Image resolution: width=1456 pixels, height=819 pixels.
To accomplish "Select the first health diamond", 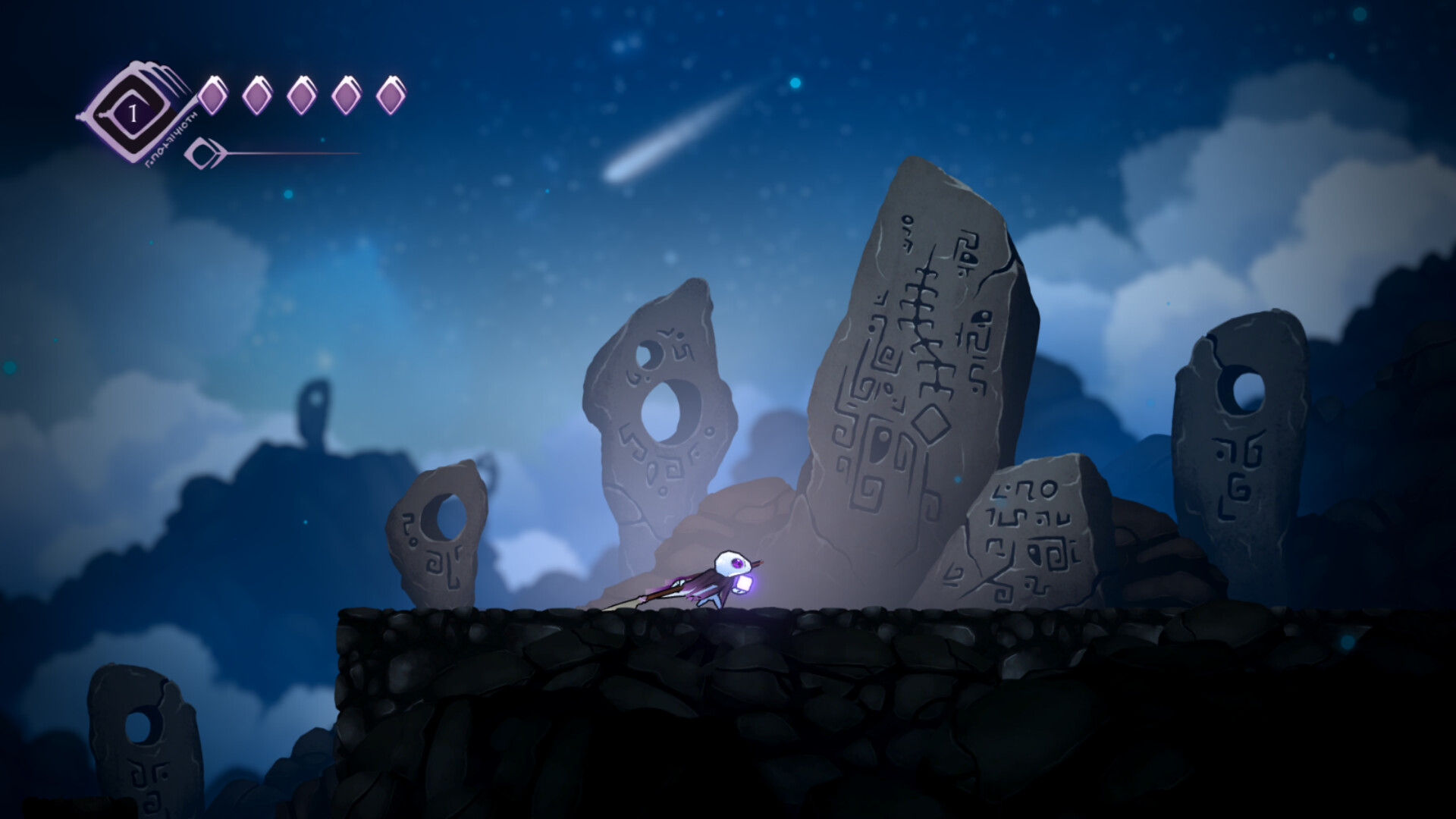I will (213, 94).
